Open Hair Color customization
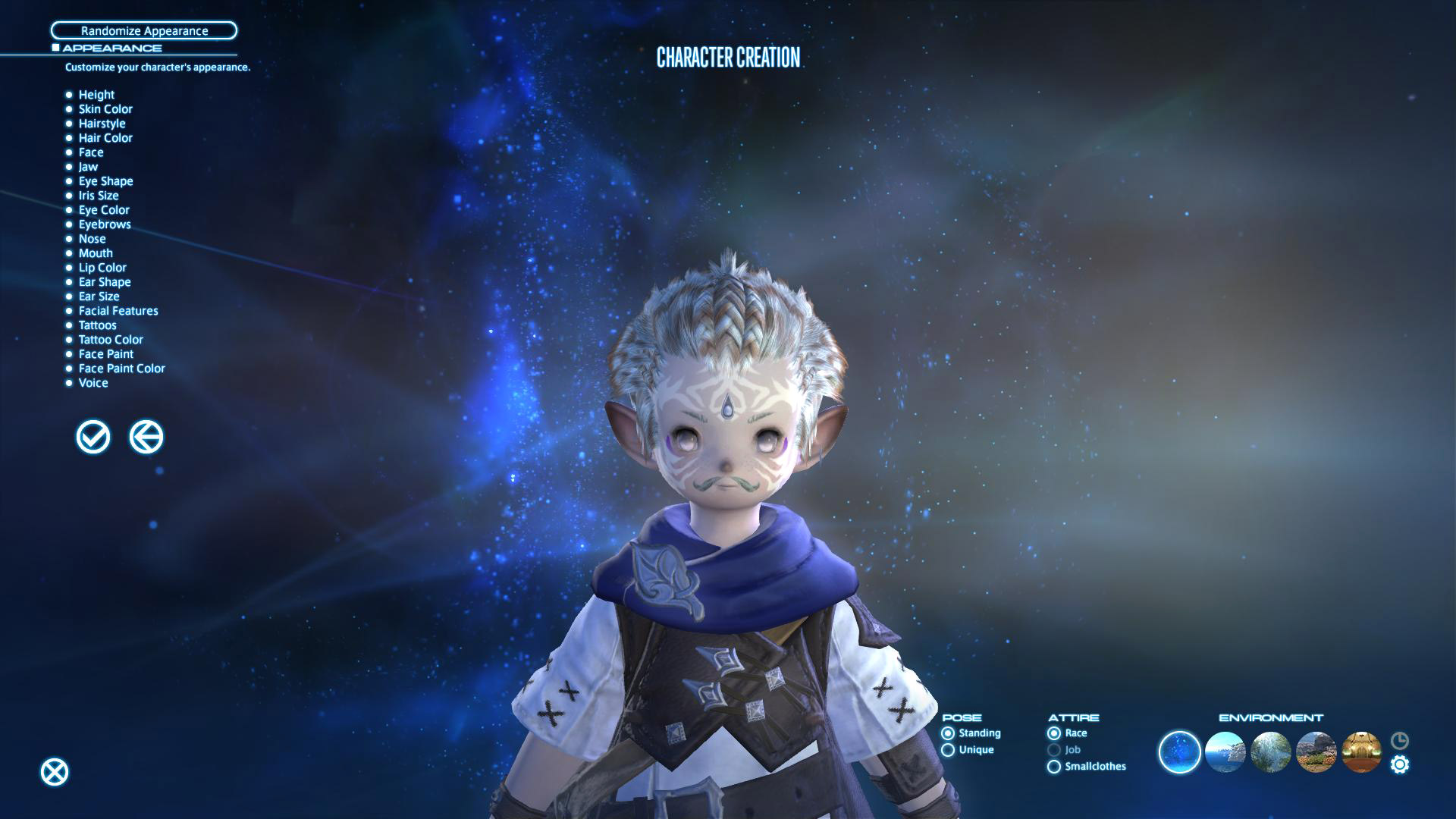This screenshot has width=1456, height=819. click(105, 138)
